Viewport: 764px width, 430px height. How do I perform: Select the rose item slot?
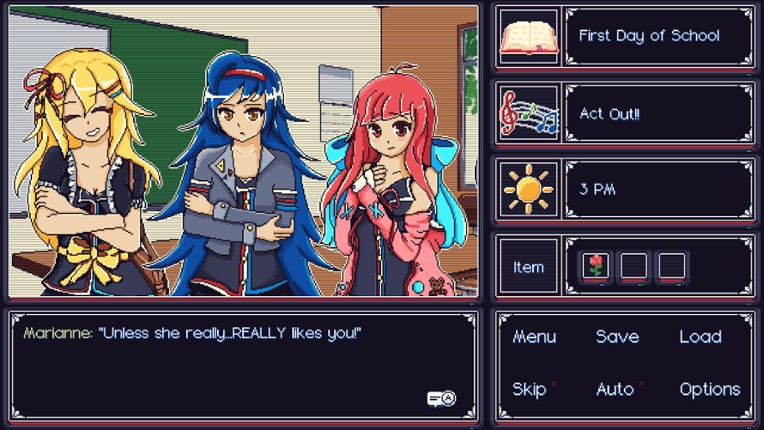coord(596,266)
